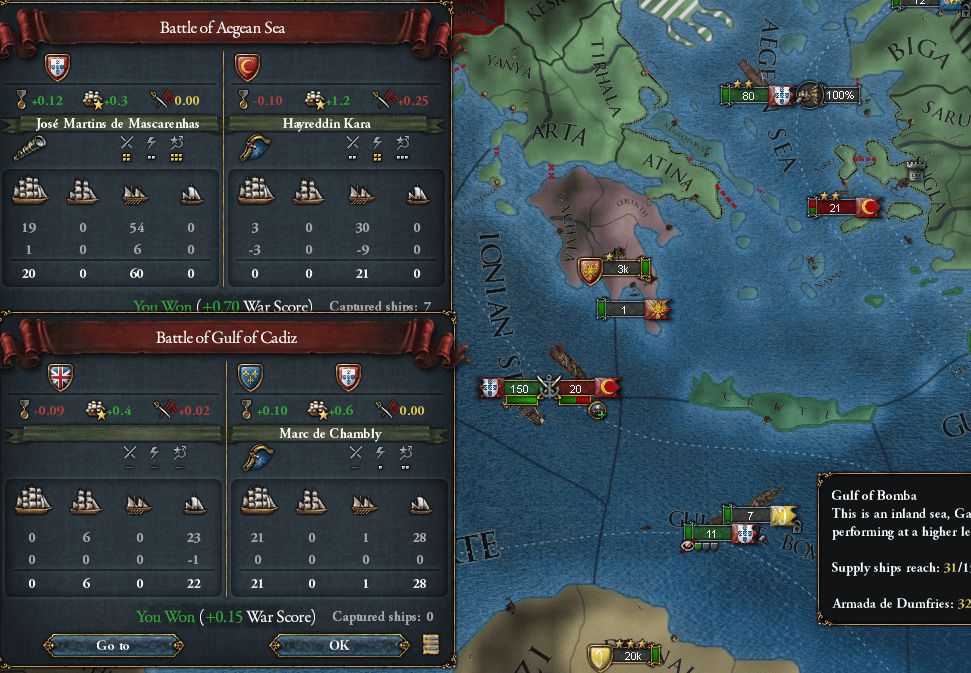Click the 100% blockade indicator in Aegean

point(840,96)
